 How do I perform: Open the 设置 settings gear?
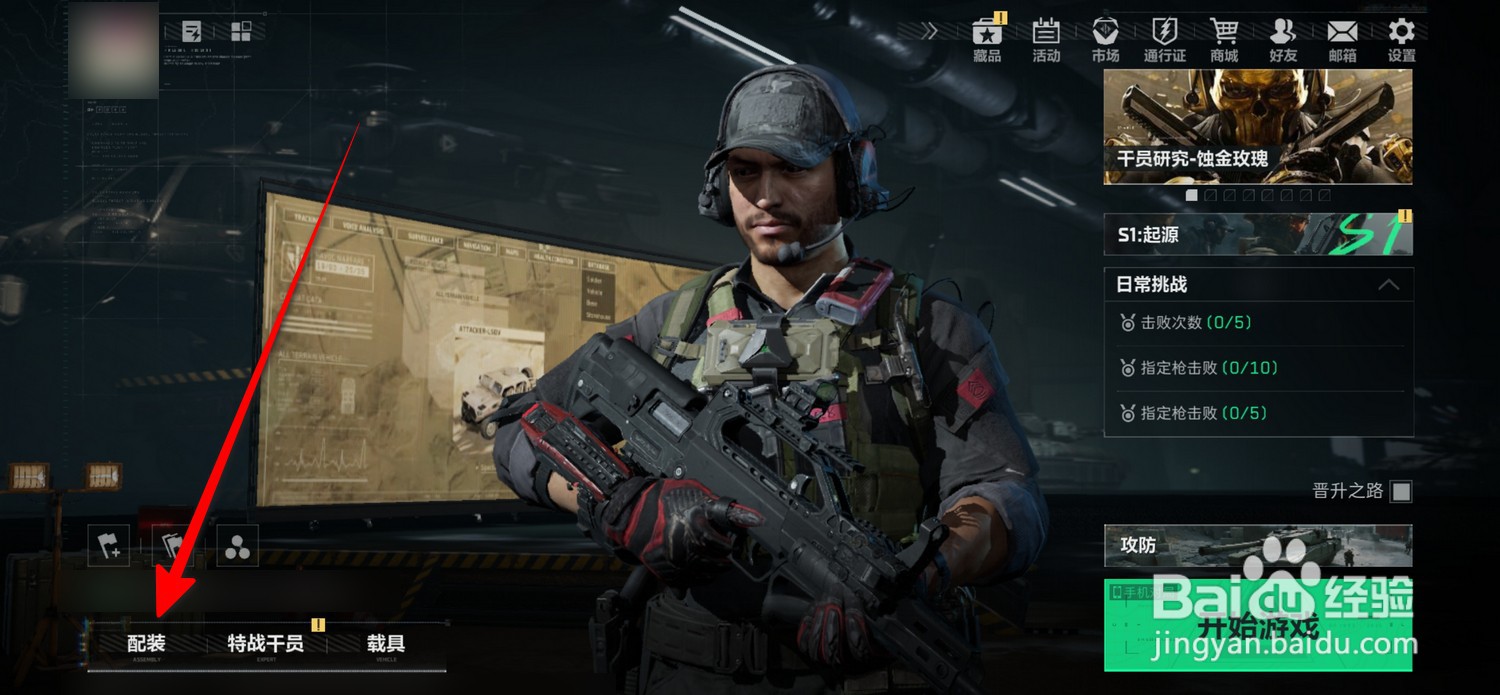(x=1402, y=40)
